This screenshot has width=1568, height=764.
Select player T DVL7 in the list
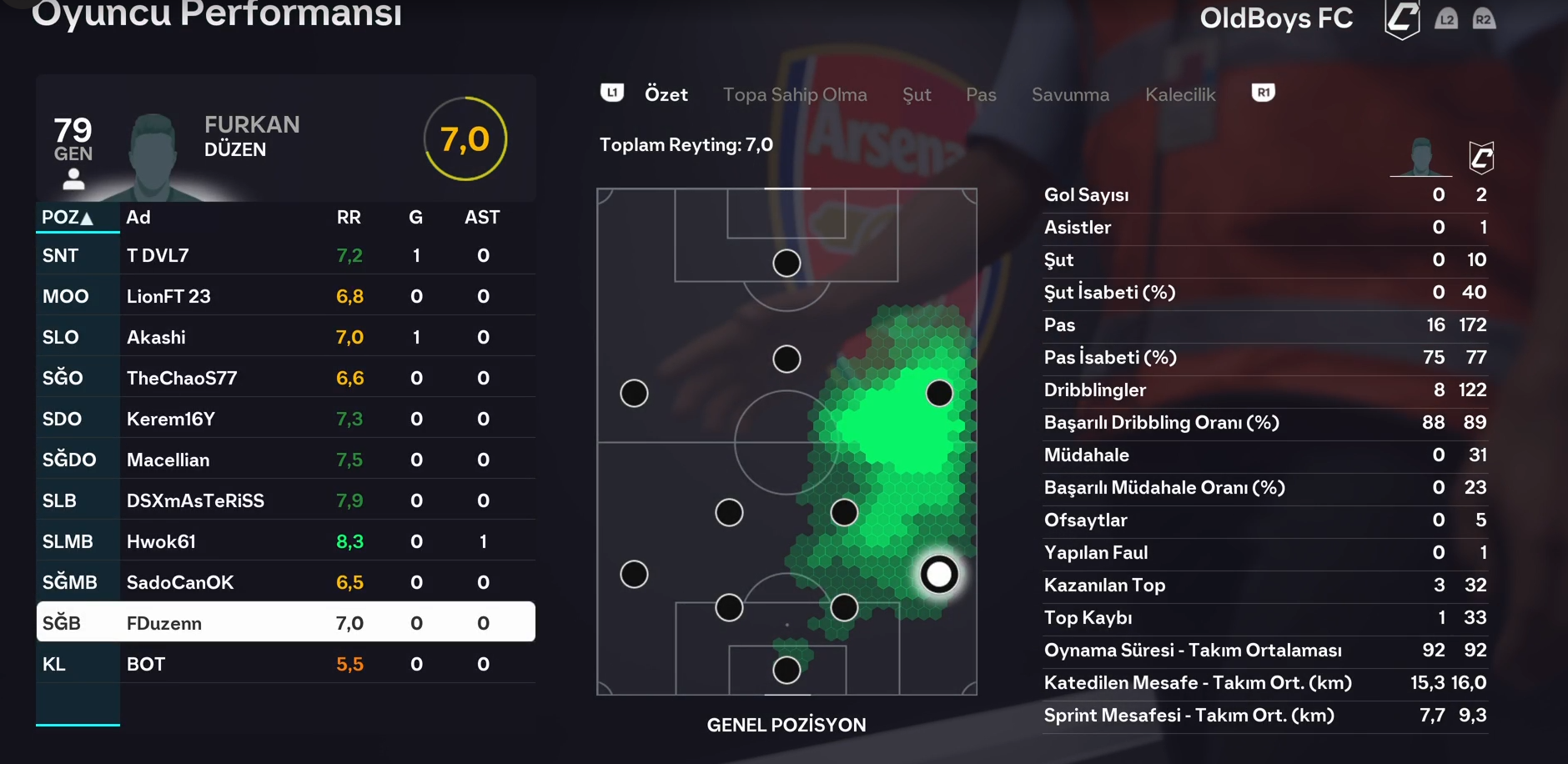285,256
